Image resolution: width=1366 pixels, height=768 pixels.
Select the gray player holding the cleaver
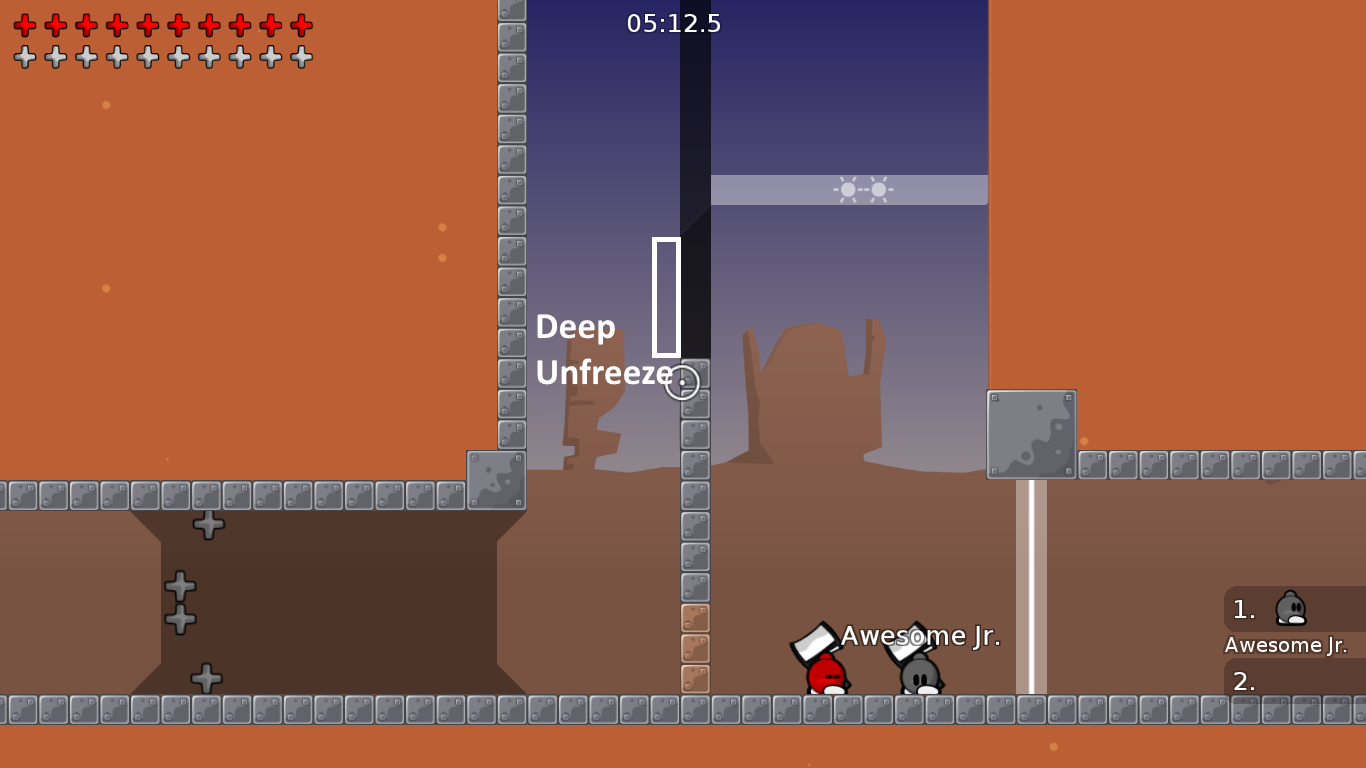(x=918, y=675)
